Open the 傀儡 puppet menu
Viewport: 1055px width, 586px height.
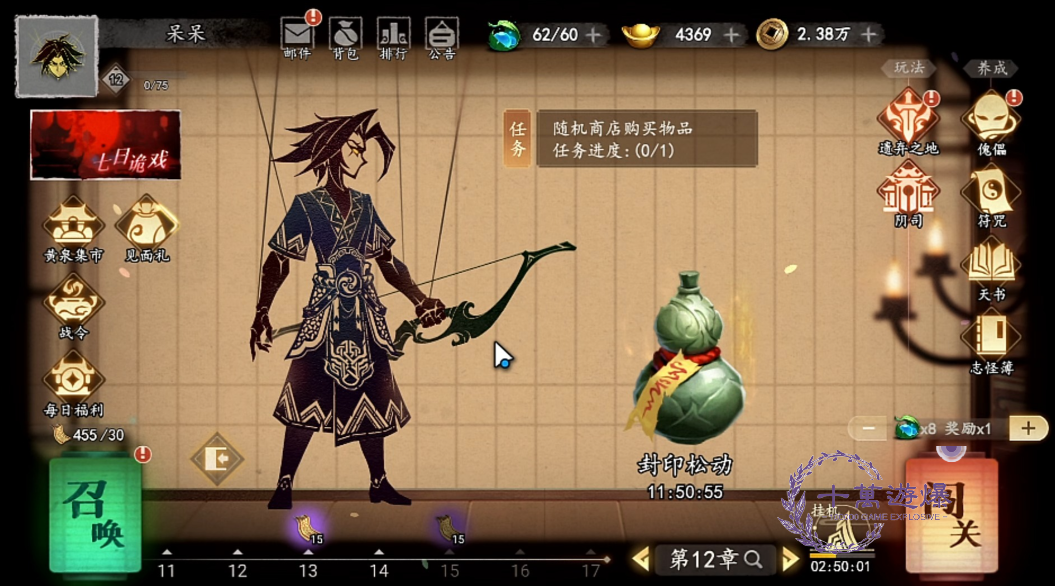click(x=991, y=121)
